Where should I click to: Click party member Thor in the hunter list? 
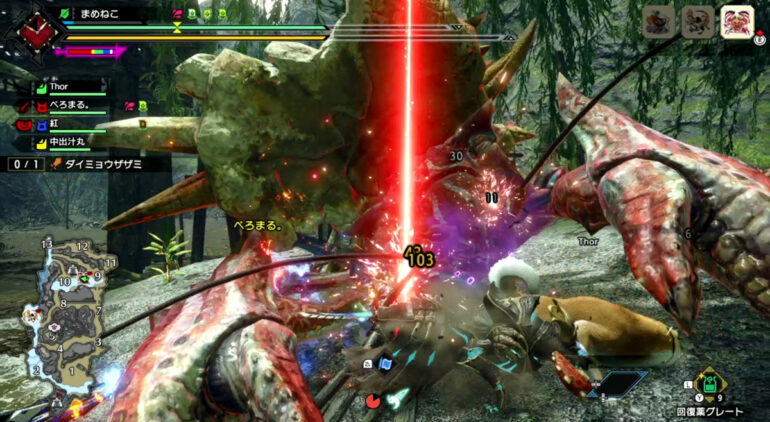[62, 87]
